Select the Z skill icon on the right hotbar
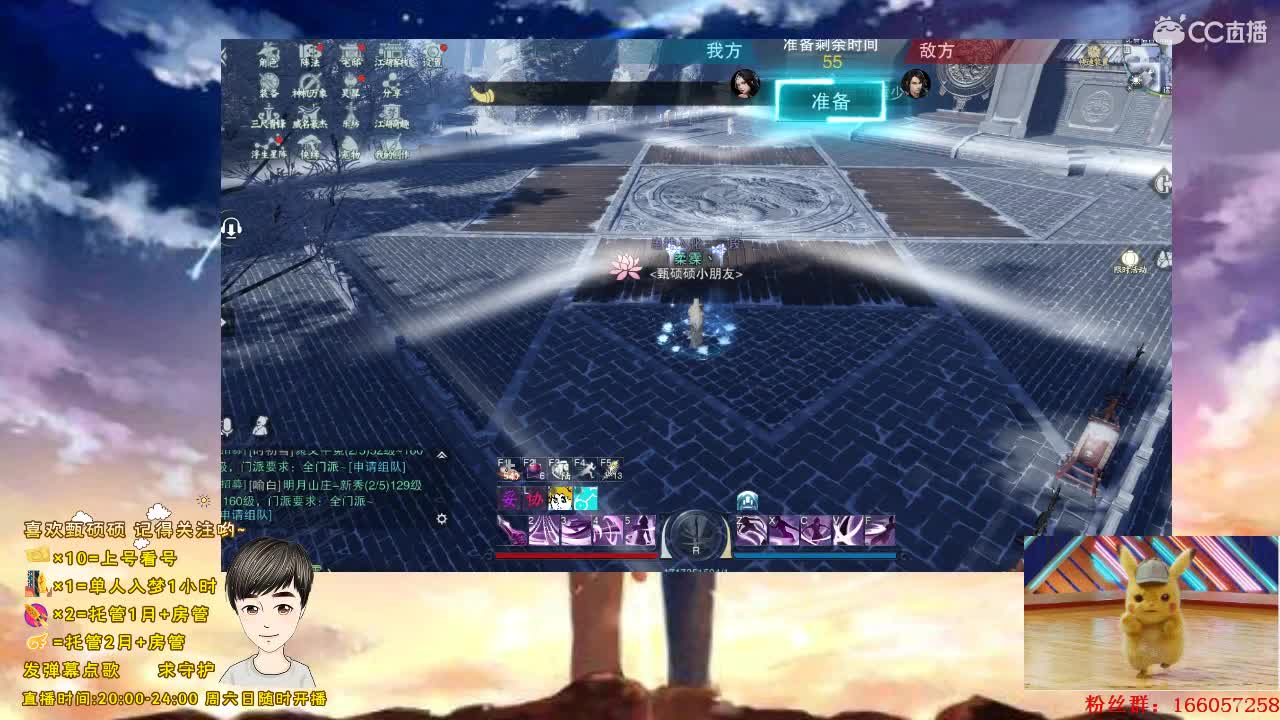This screenshot has height=720, width=1280. point(752,530)
